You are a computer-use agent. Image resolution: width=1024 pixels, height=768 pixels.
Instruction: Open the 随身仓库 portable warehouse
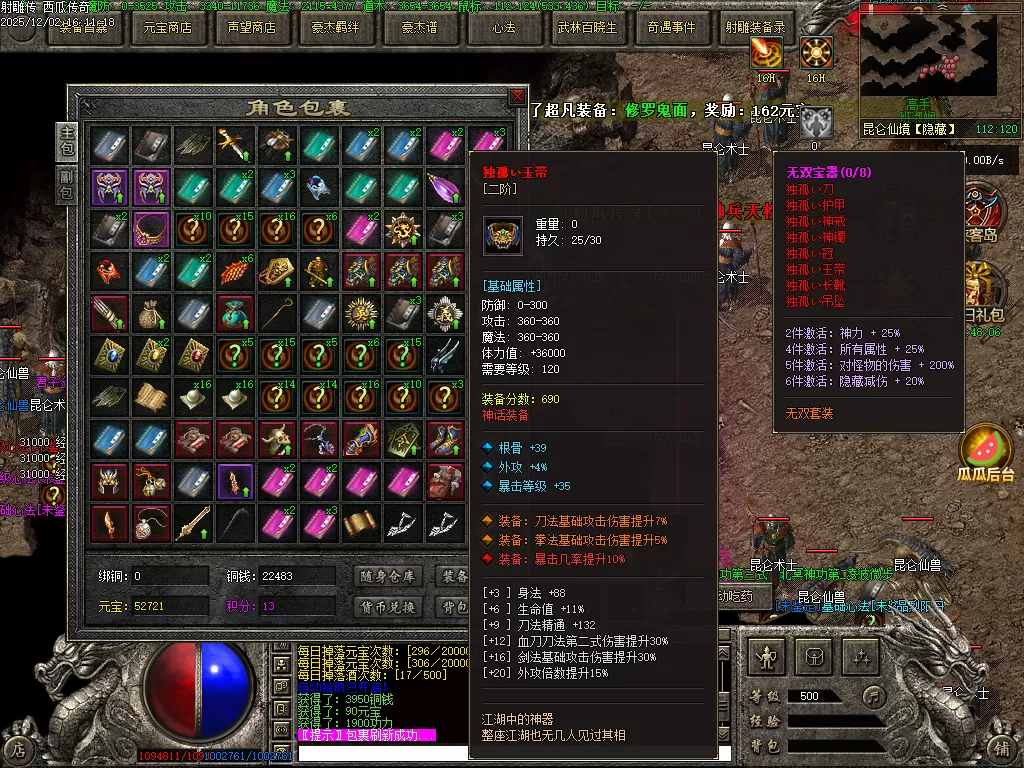click(389, 576)
